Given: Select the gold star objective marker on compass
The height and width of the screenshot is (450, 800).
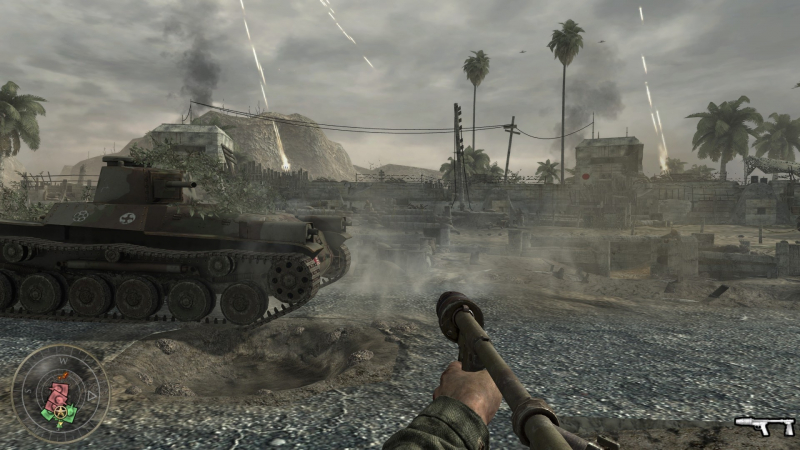Looking at the screenshot, I should [x=59, y=411].
